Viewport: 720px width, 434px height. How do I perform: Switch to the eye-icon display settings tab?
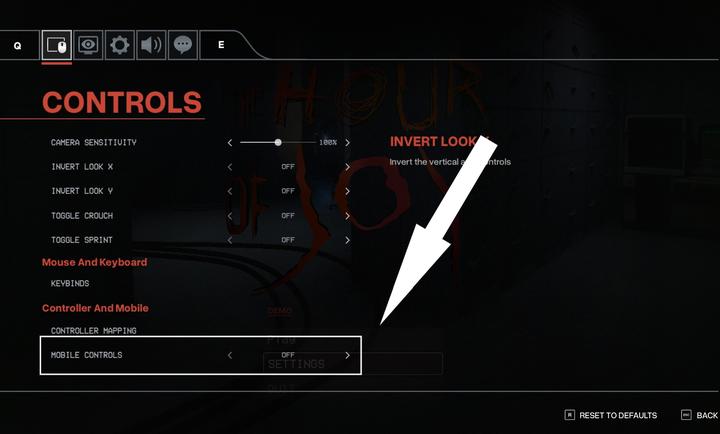pyautogui.click(x=88, y=45)
